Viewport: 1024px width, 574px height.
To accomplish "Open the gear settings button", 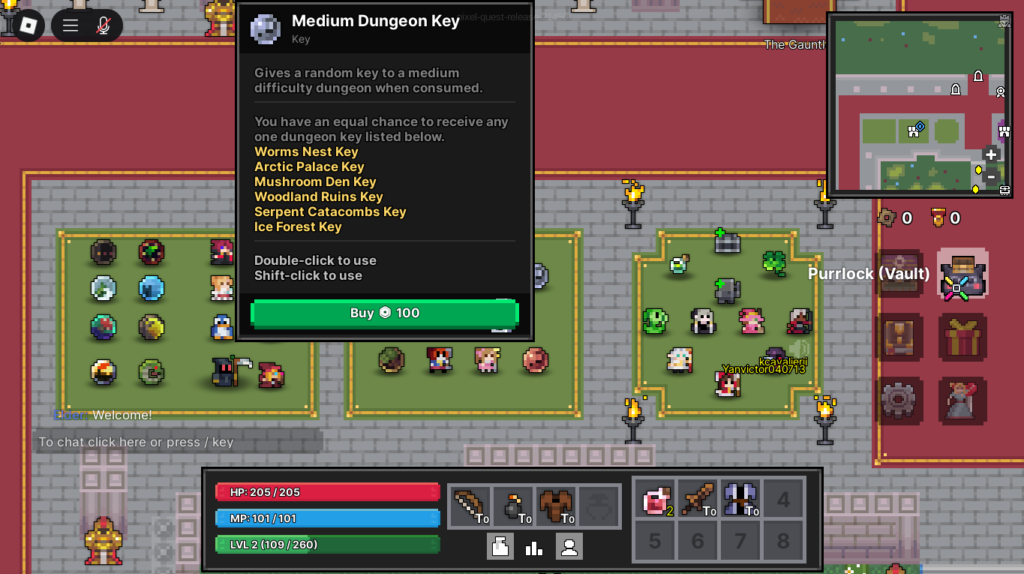I will tap(899, 400).
